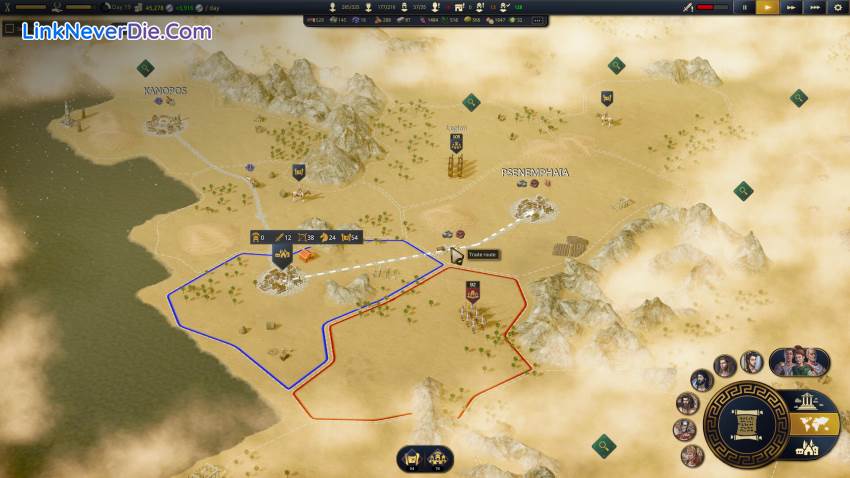850x478 pixels.
Task: Select the fastest game speed
Action: (815, 7)
